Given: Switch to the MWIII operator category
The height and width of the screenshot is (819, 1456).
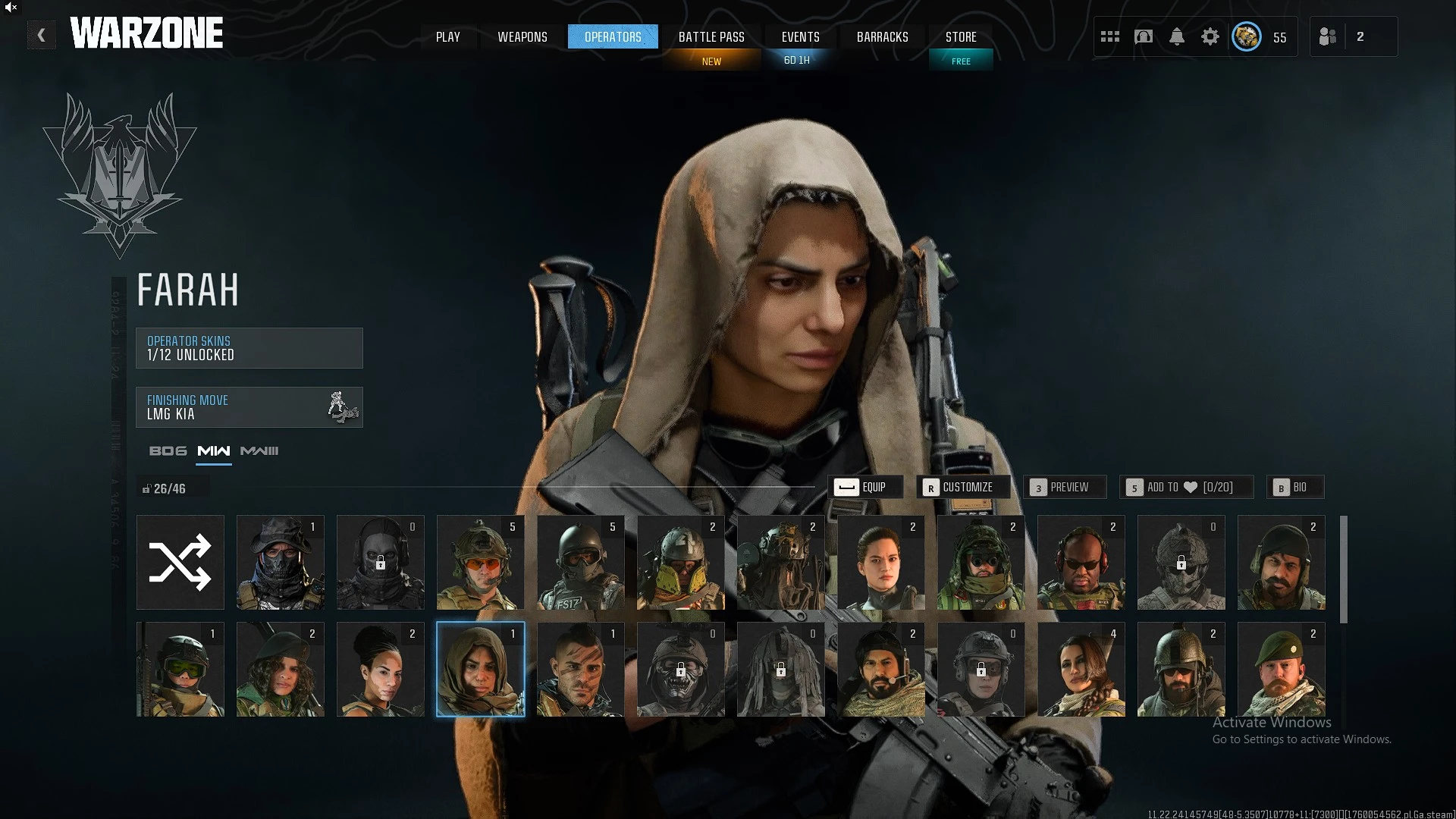Looking at the screenshot, I should tap(259, 451).
